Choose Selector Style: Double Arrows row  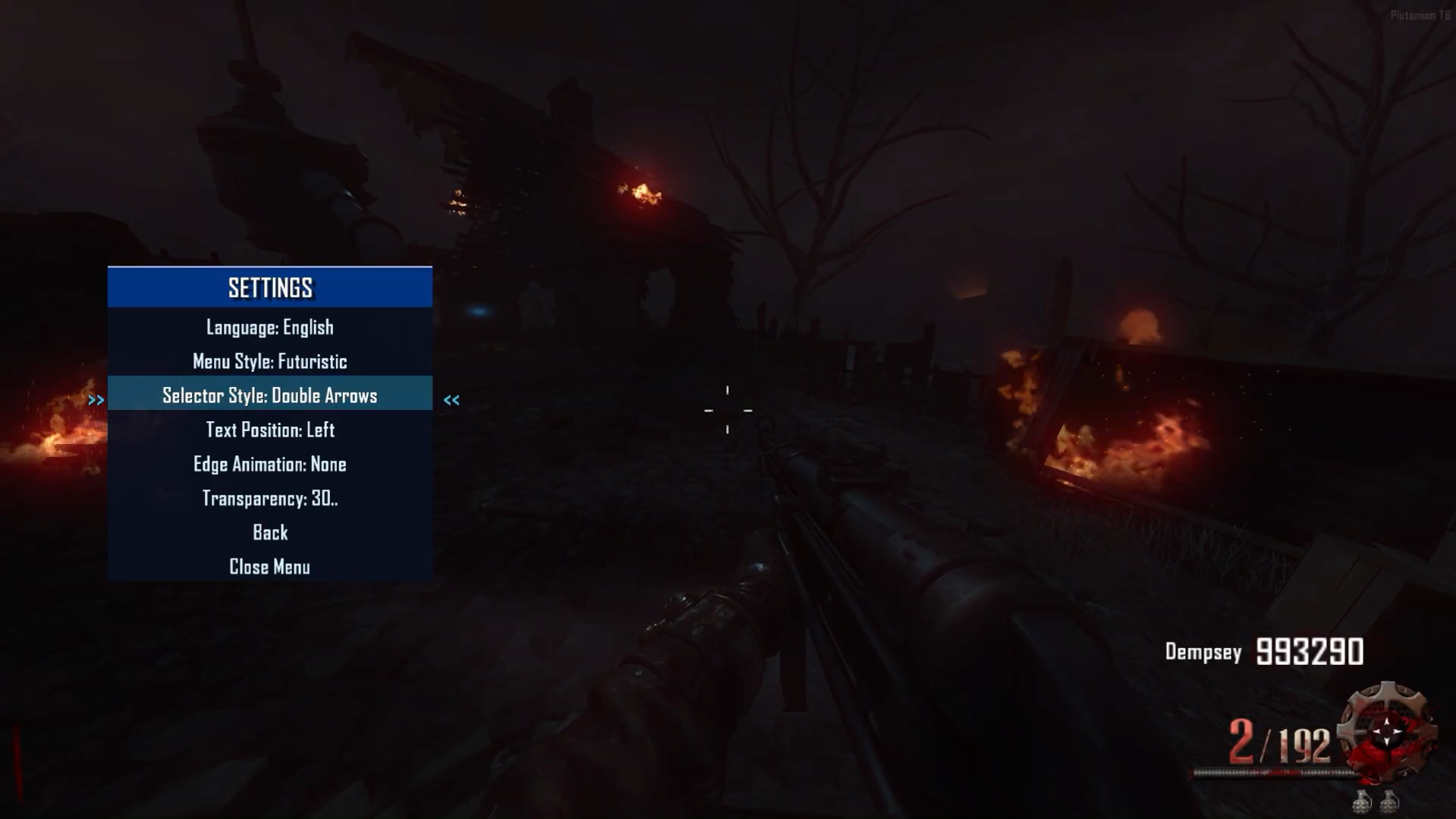(x=269, y=395)
